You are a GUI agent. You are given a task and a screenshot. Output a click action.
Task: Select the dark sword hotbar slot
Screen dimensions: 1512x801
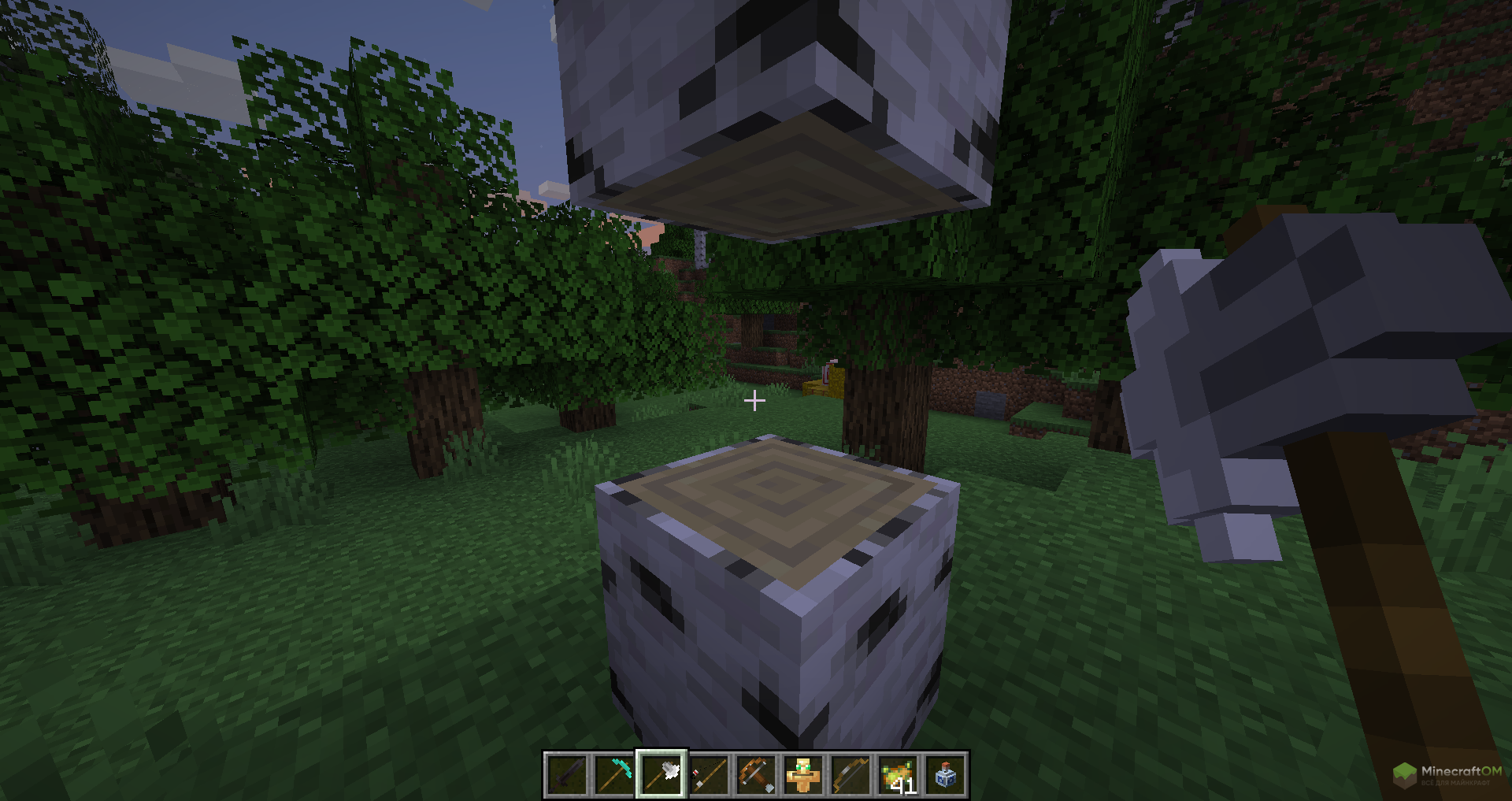coord(567,775)
